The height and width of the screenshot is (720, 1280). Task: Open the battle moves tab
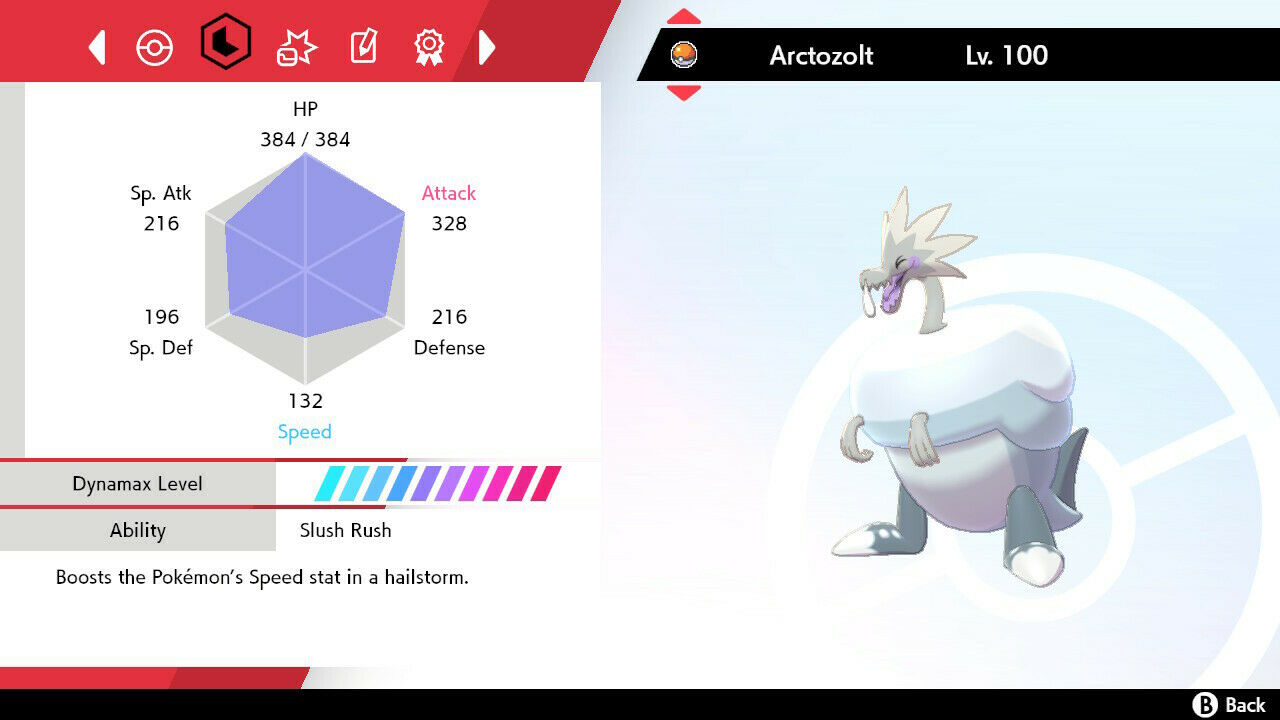(296, 47)
